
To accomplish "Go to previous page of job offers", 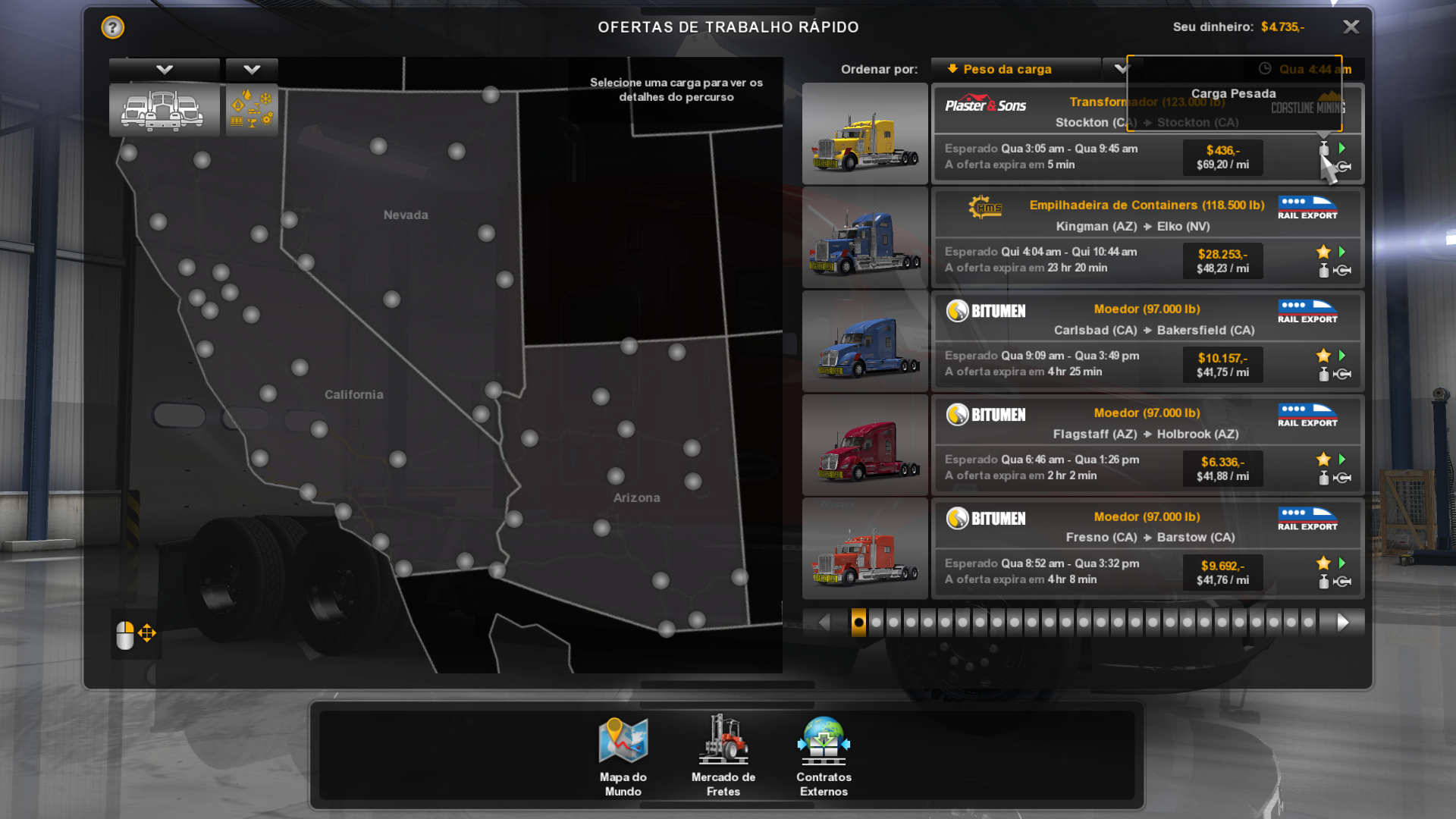I will point(824,623).
